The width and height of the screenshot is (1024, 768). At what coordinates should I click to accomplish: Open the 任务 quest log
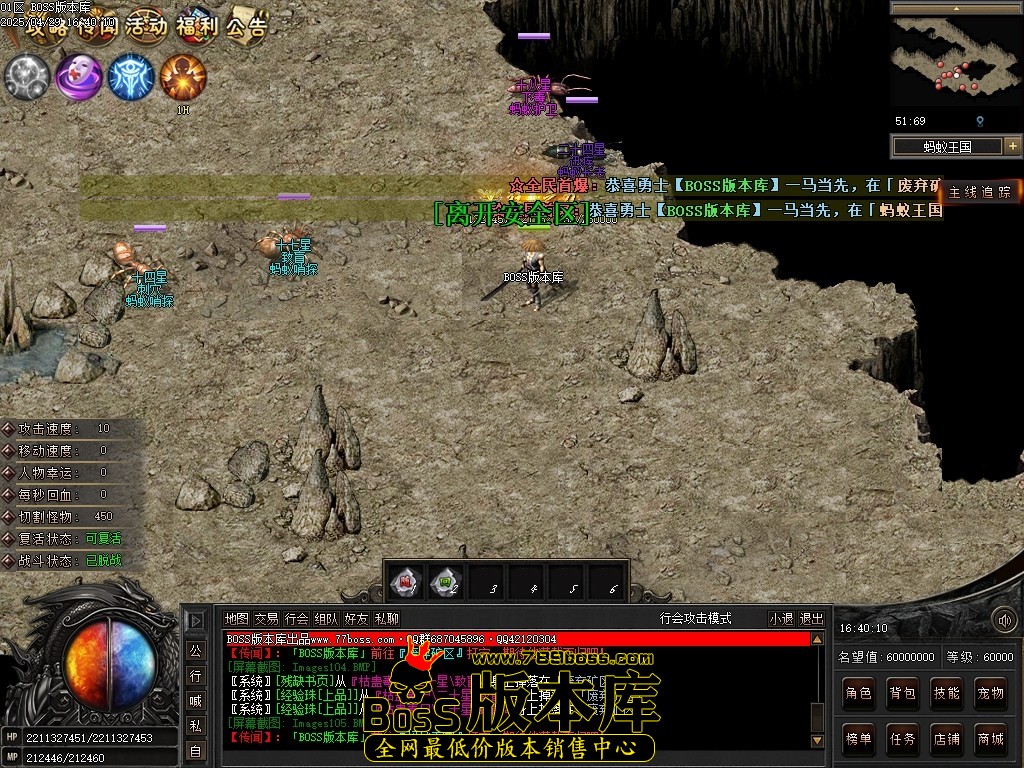(x=902, y=740)
